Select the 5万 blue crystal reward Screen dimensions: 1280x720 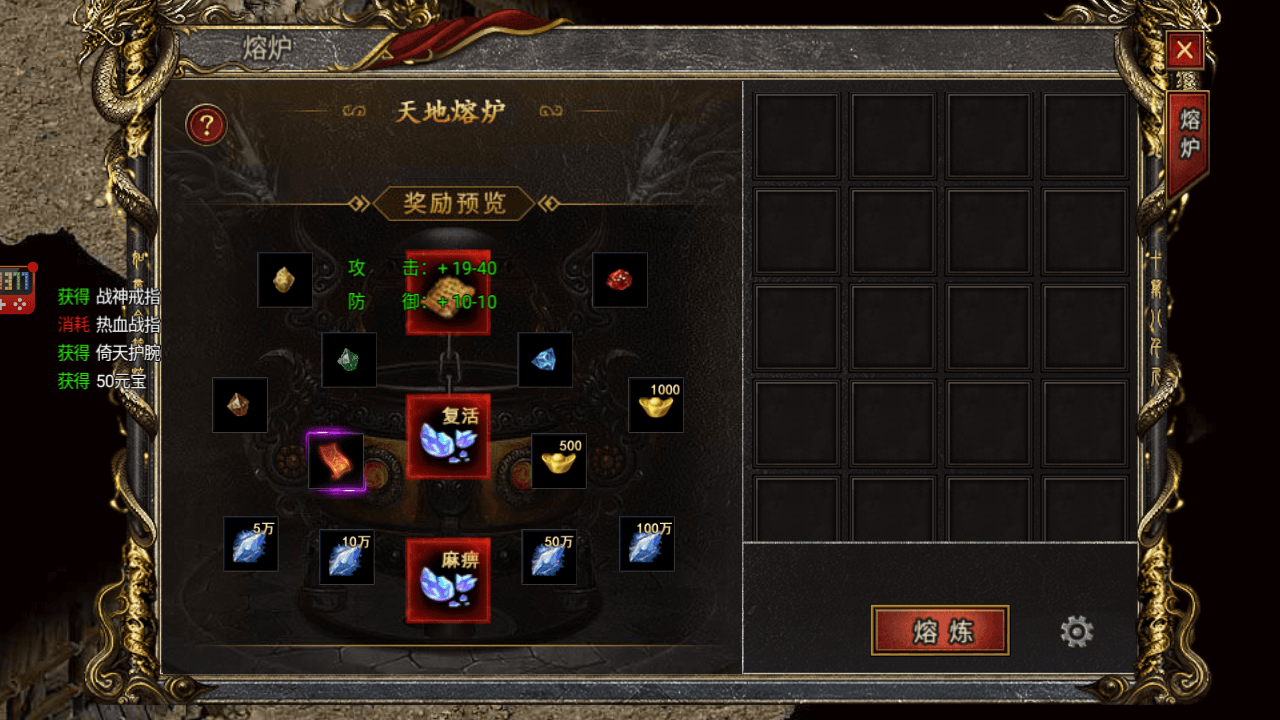[x=251, y=544]
